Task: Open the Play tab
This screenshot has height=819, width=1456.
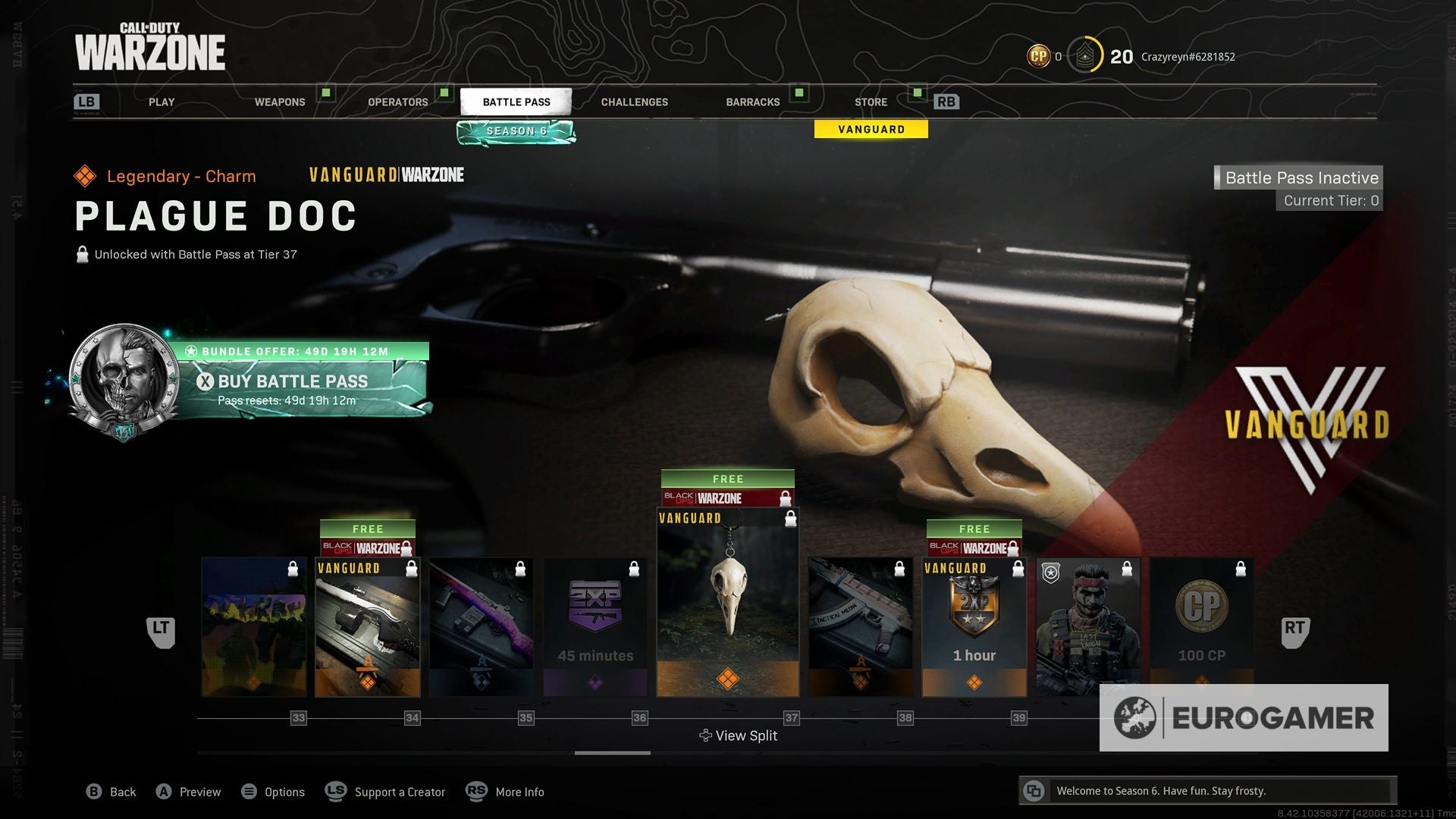Action: point(161,102)
